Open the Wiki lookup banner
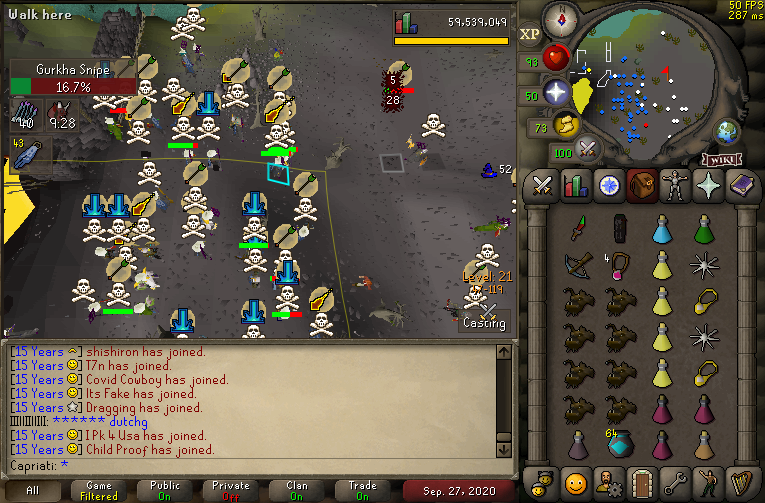This screenshot has width=765, height=503. 720,159
